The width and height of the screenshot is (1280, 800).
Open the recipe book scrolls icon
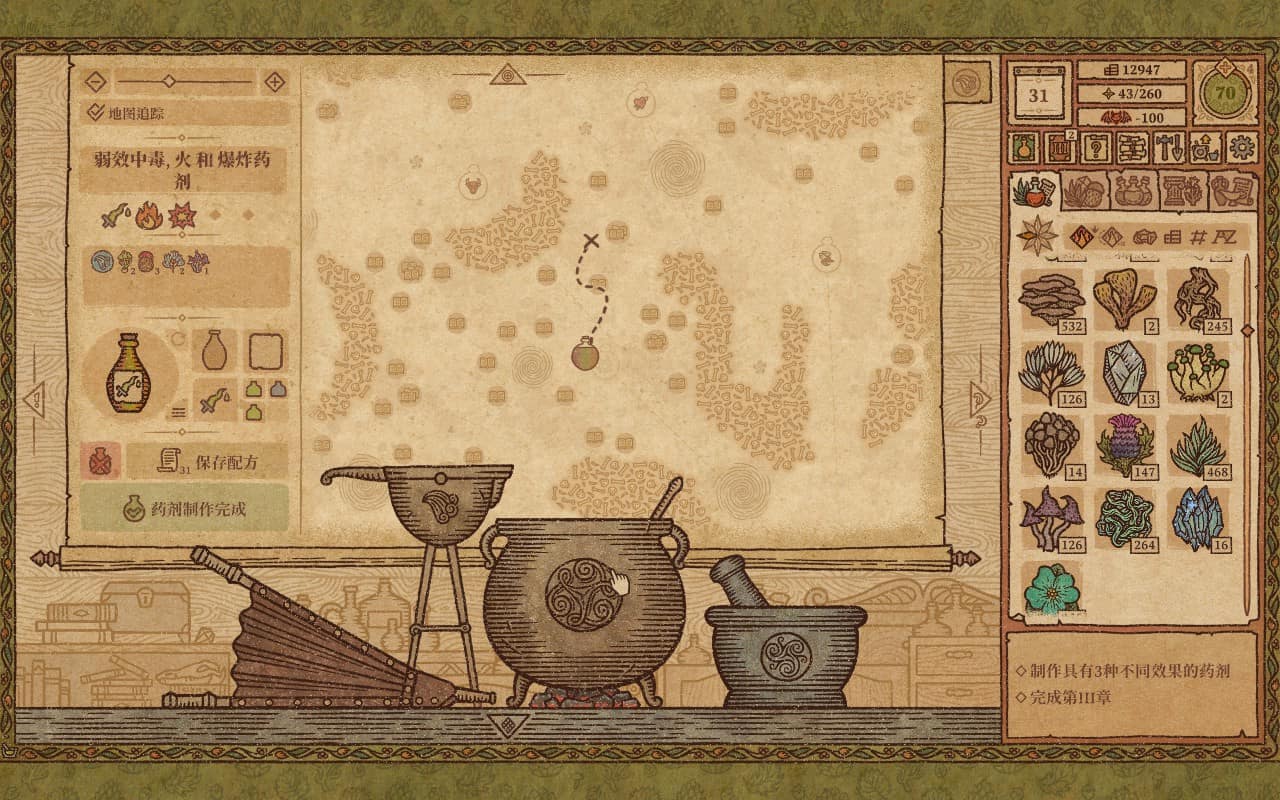1131,148
